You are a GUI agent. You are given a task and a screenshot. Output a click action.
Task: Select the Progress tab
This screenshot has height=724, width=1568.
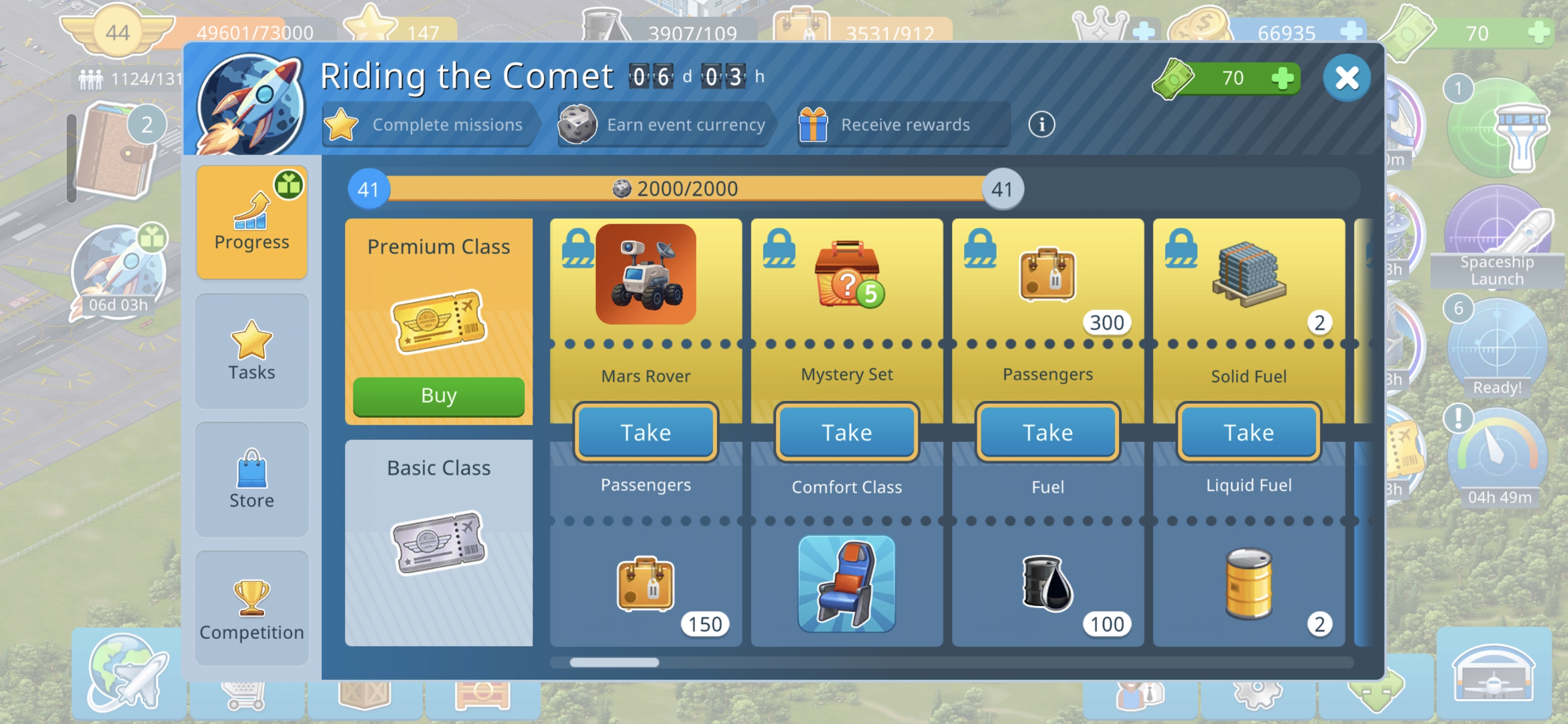pos(251,222)
